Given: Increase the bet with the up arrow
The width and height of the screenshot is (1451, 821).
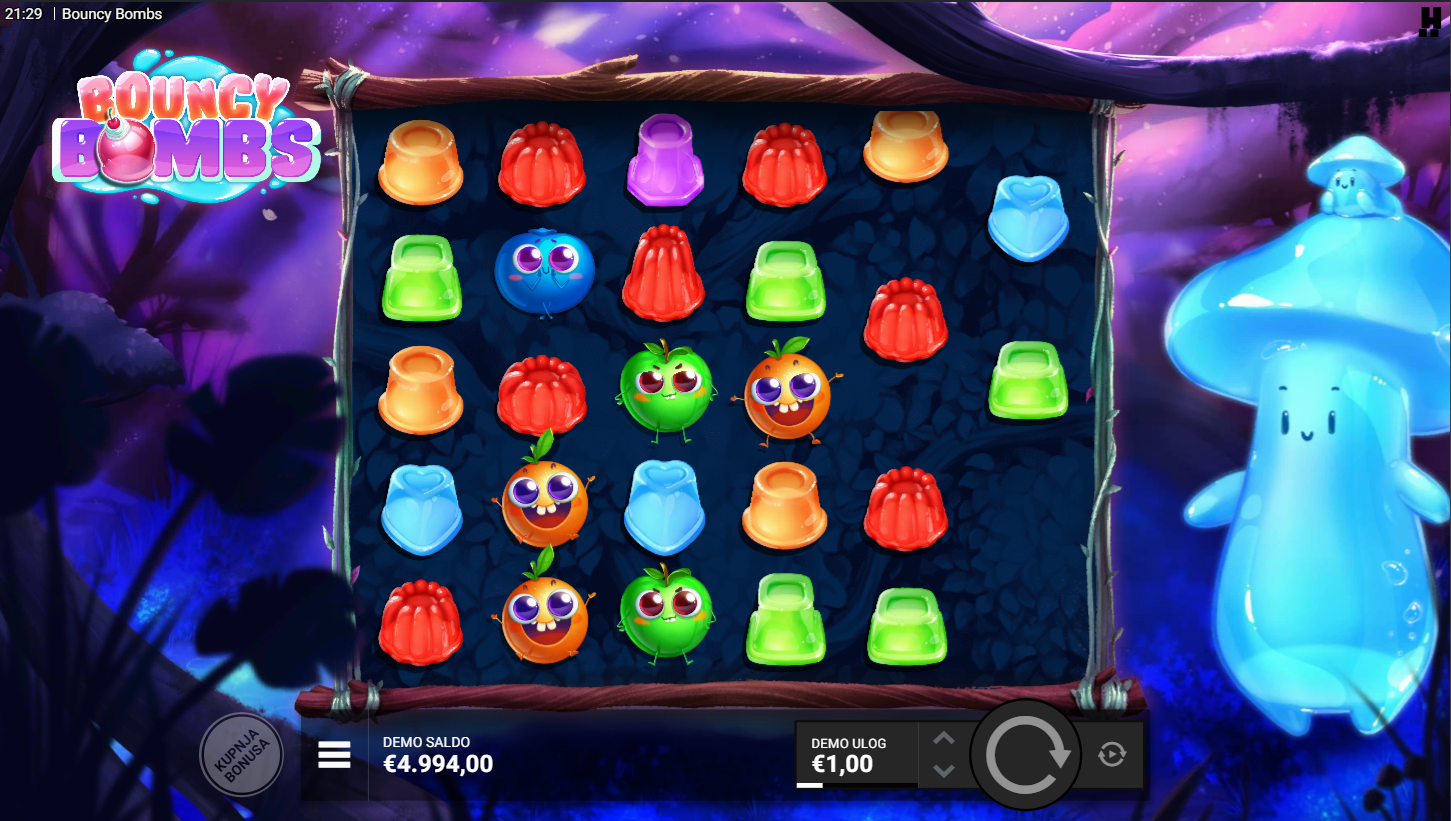Looking at the screenshot, I should pos(944,739).
